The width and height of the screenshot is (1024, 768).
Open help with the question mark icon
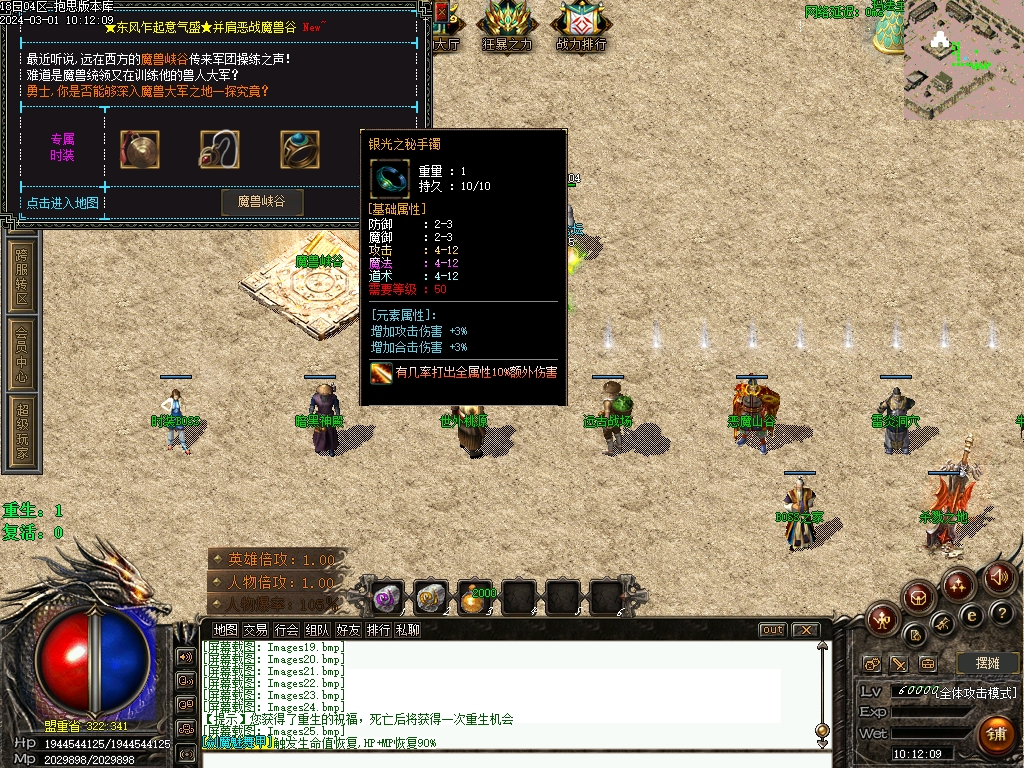coord(1001,613)
